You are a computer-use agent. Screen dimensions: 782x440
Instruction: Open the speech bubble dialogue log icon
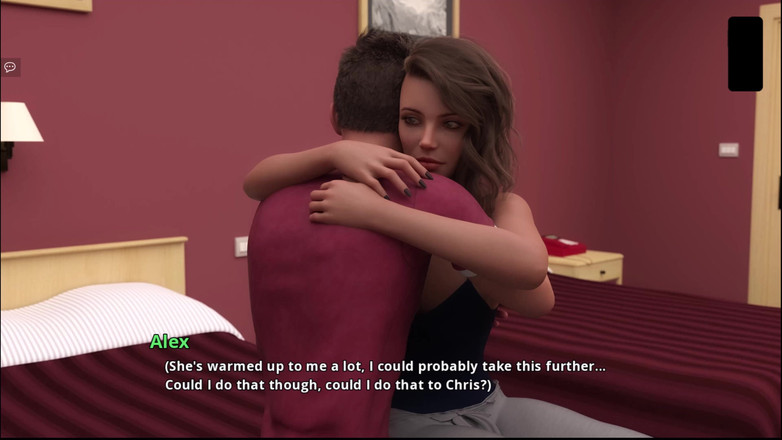pos(10,67)
